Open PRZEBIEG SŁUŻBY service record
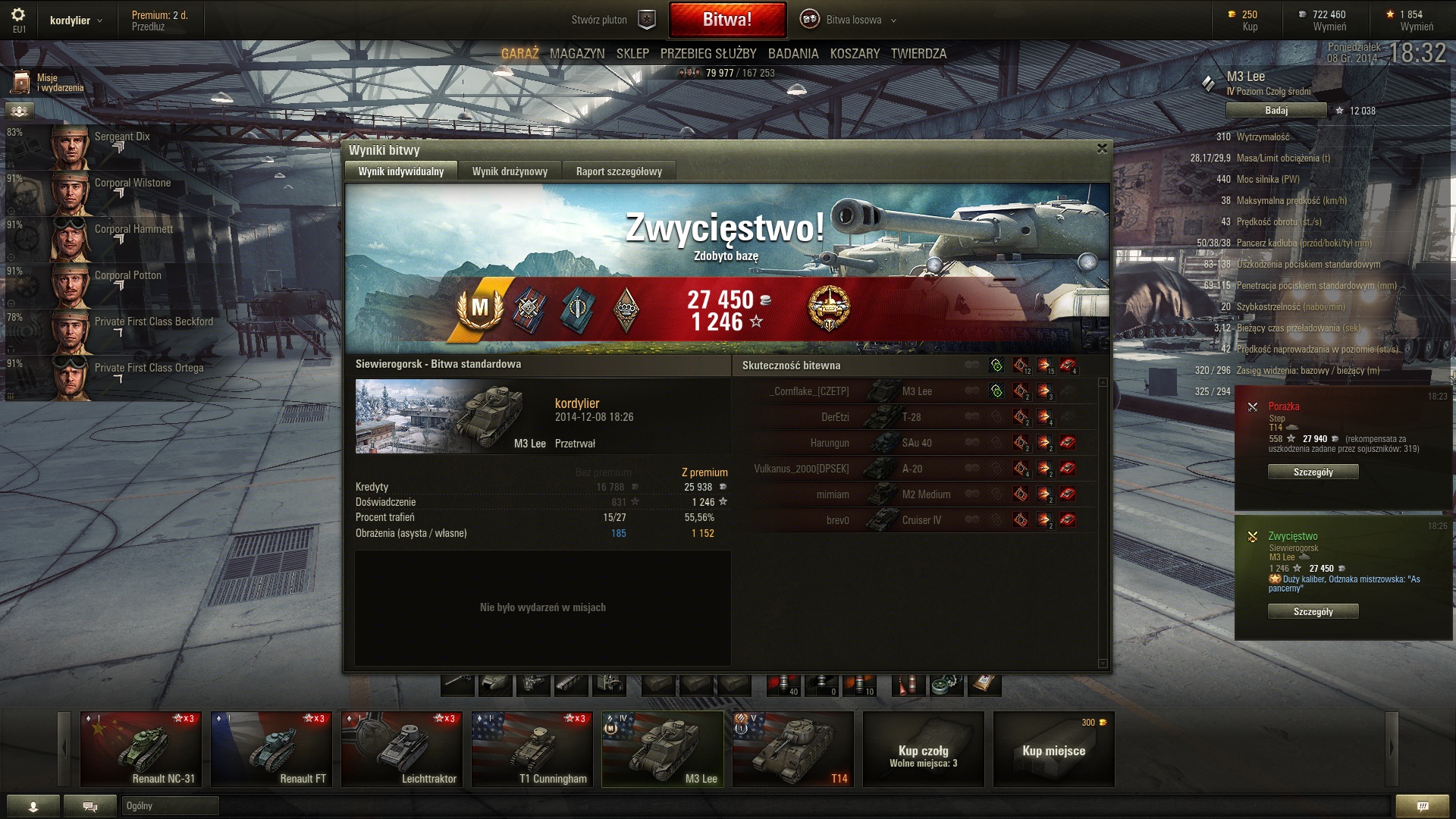 coord(708,54)
